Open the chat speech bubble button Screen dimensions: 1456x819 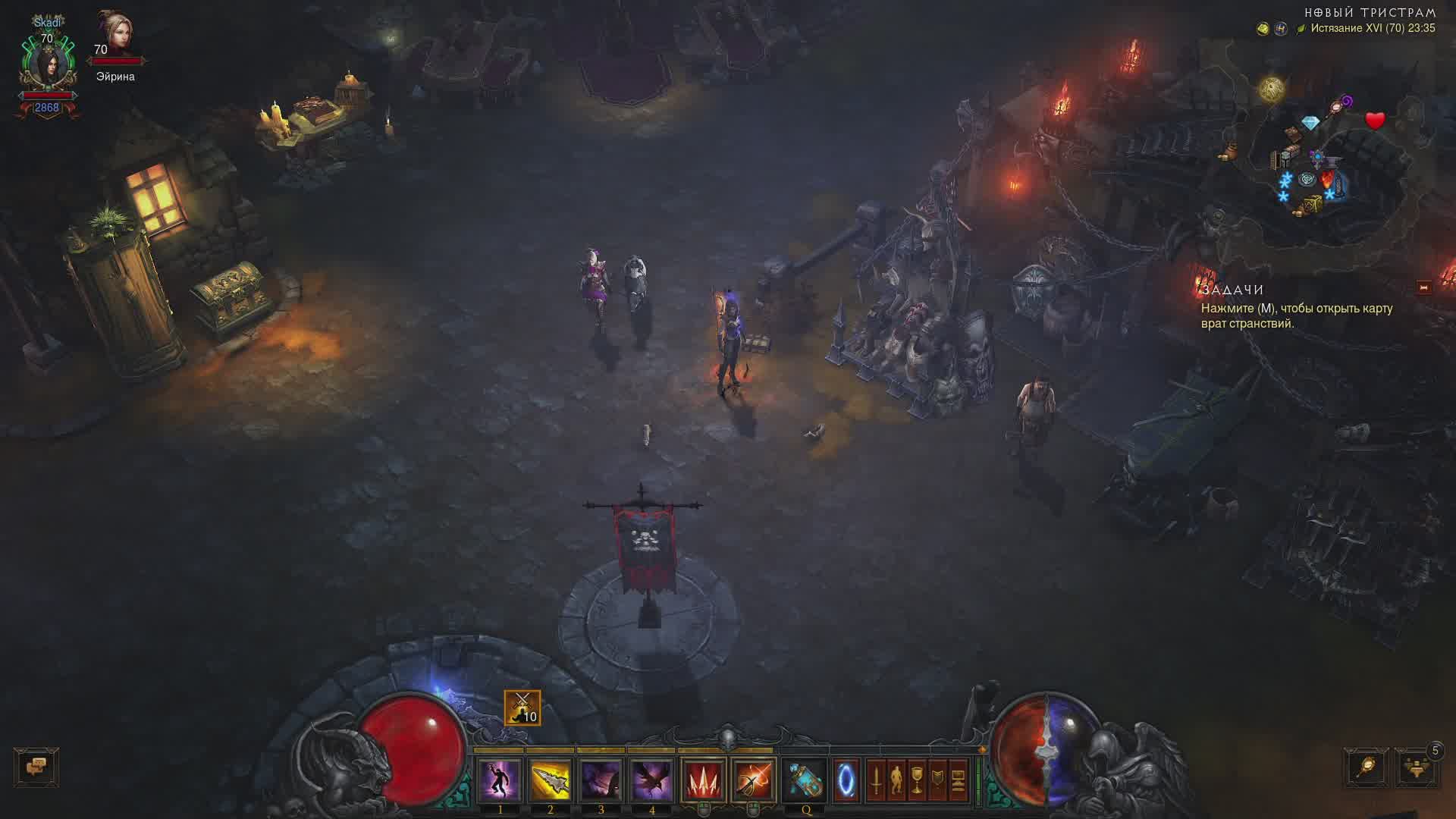point(36,767)
